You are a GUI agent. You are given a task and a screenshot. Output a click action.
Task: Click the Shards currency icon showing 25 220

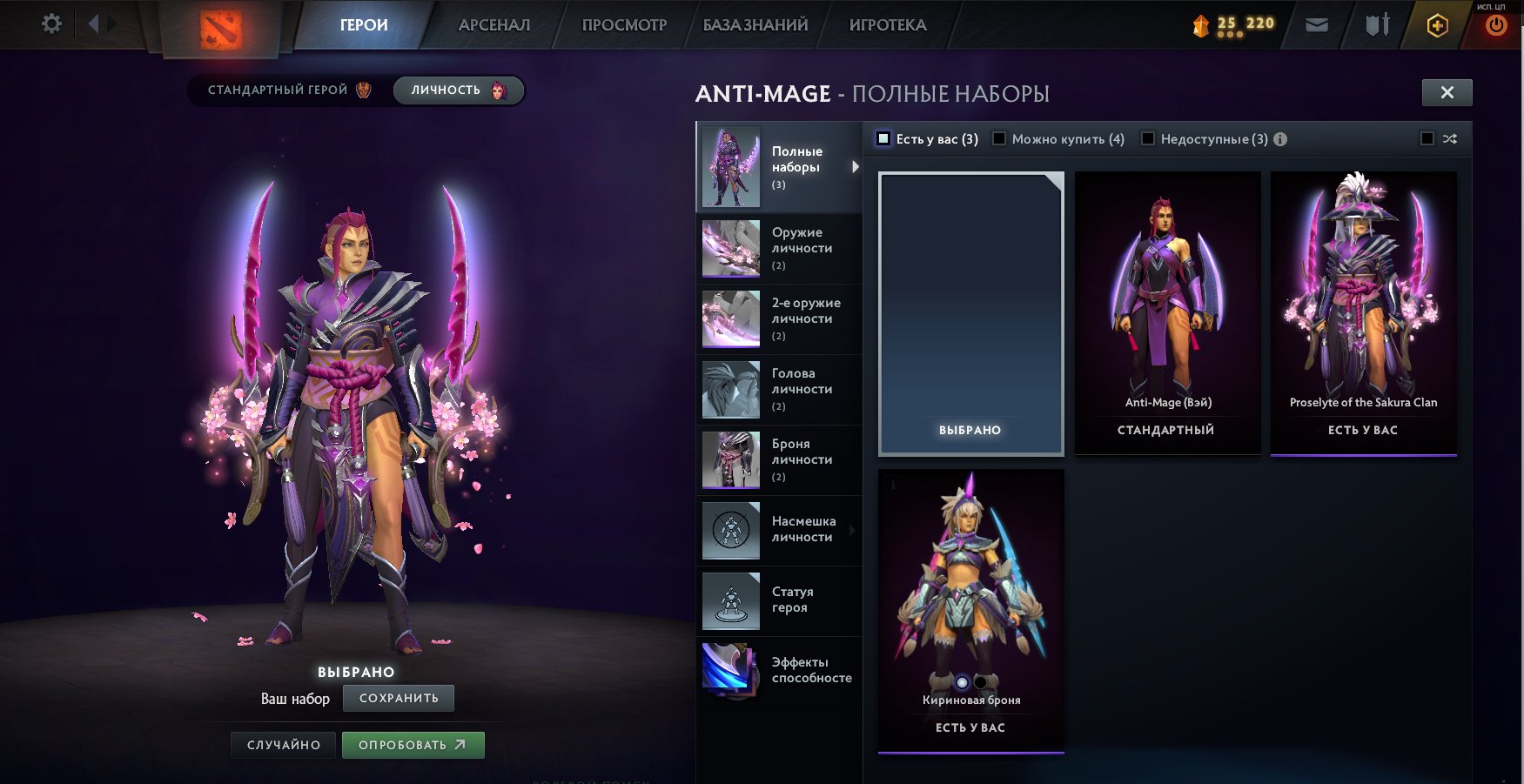(x=1203, y=26)
